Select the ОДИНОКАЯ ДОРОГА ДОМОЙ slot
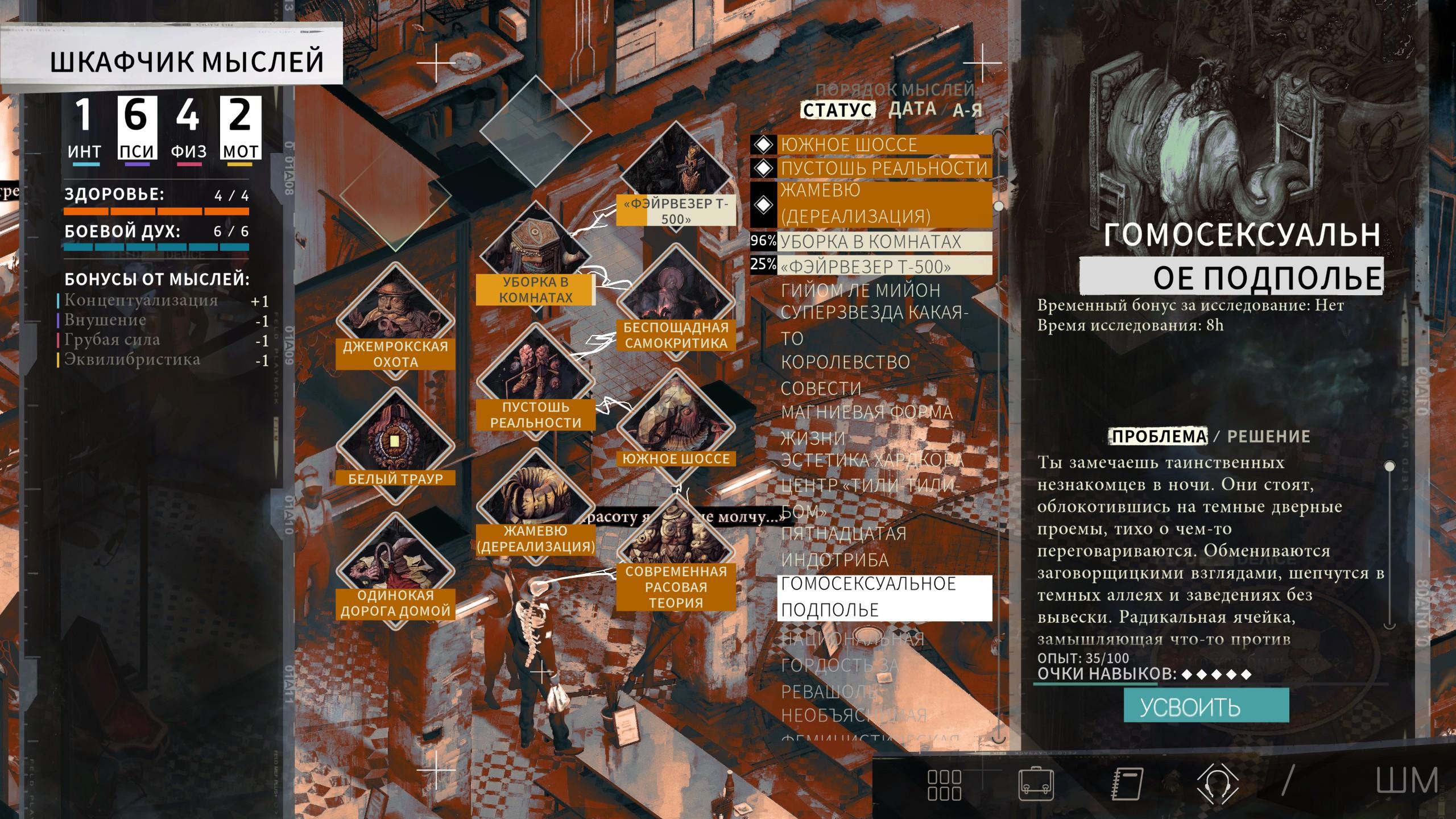Viewport: 1456px width, 819px height. coord(395,570)
